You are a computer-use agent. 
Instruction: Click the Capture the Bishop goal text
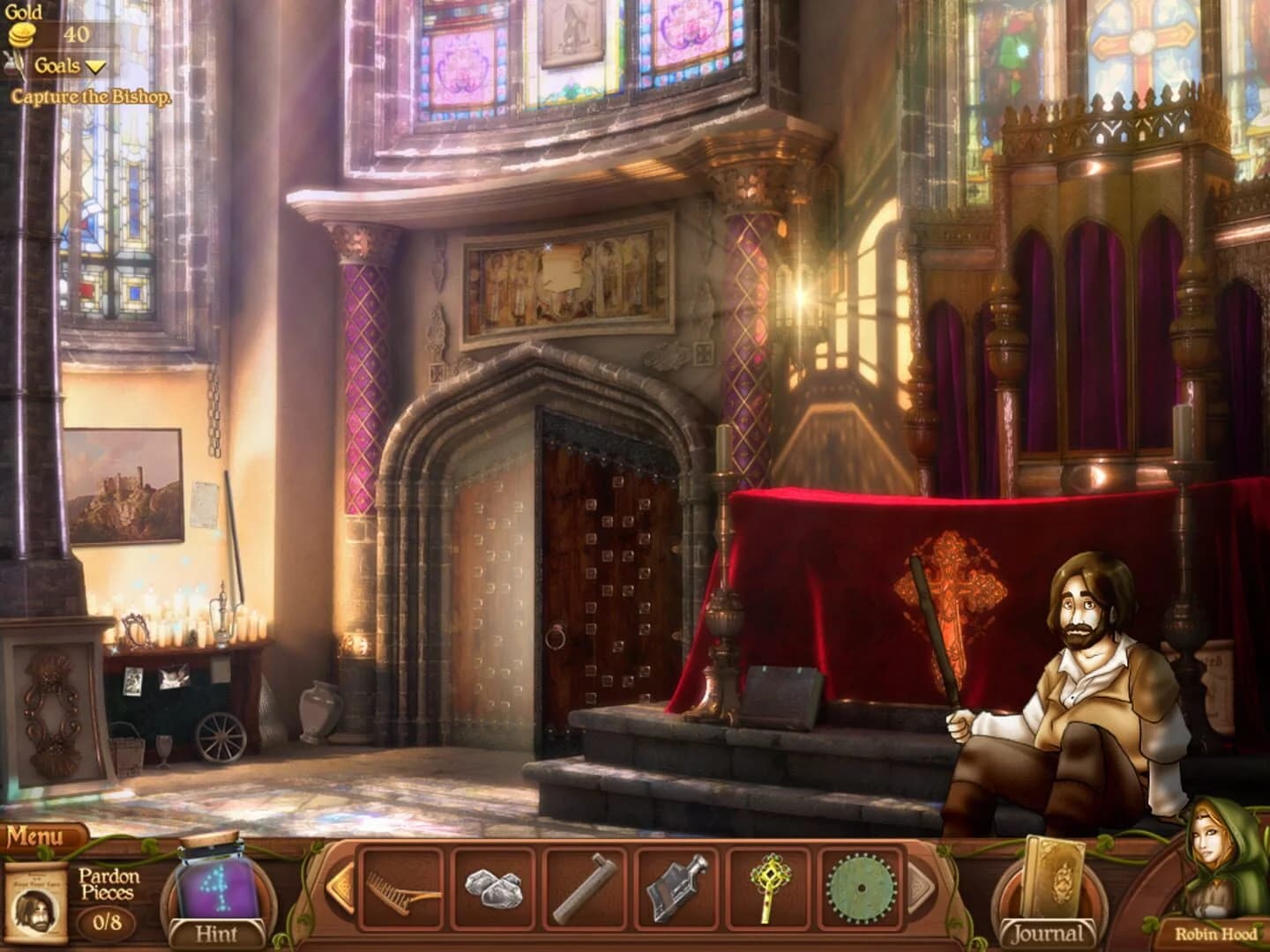pyautogui.click(x=92, y=96)
